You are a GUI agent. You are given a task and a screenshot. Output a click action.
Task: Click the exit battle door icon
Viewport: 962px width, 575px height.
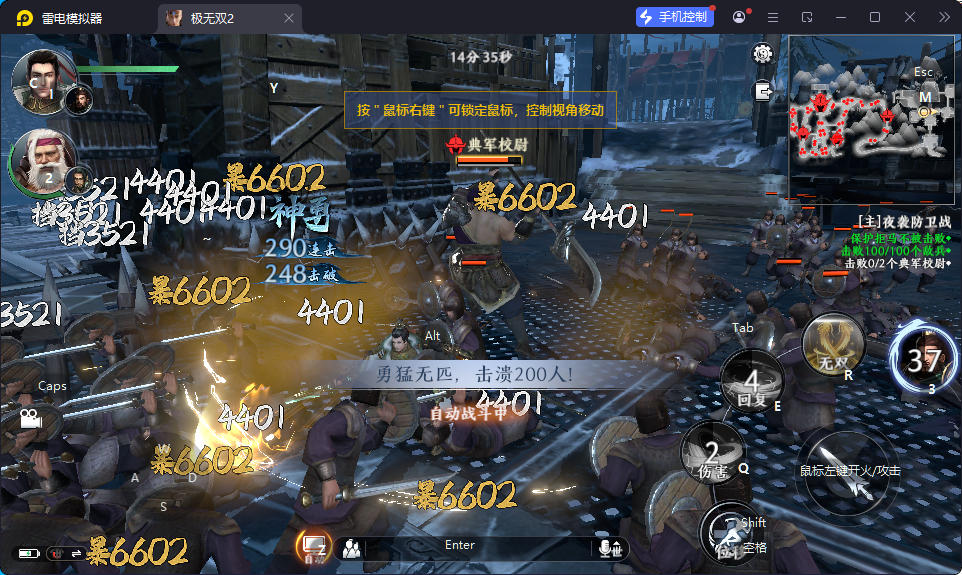[764, 91]
